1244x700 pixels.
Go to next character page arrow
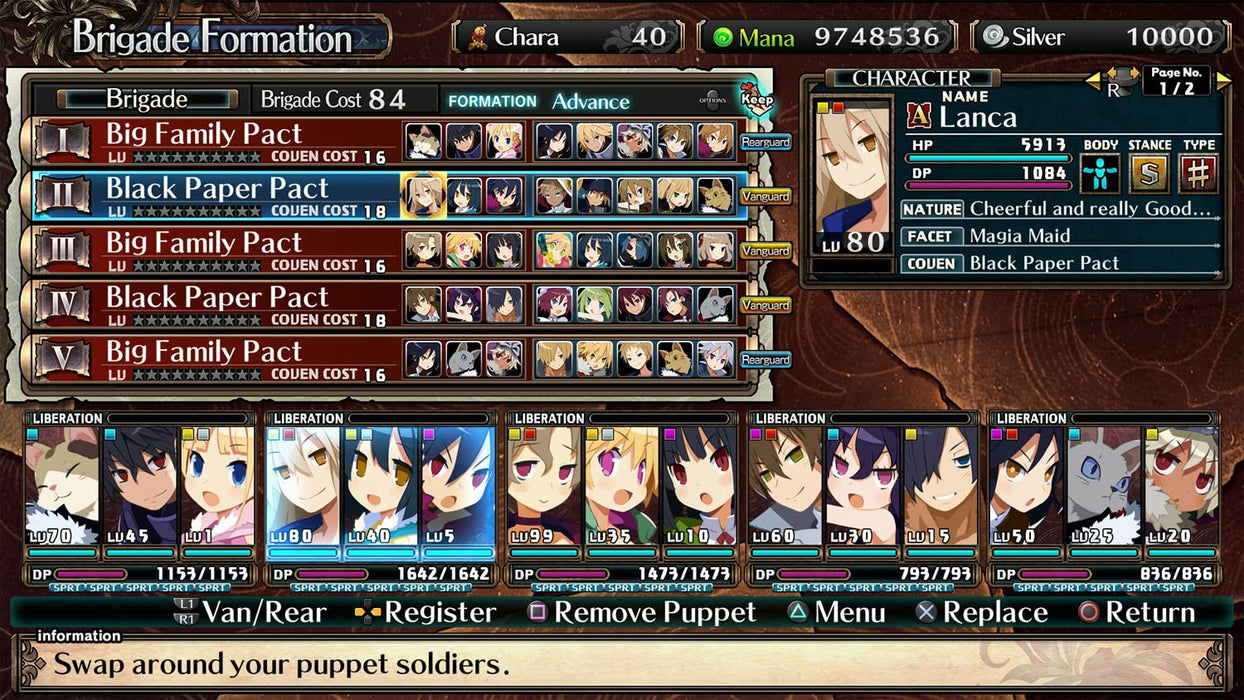click(1224, 80)
